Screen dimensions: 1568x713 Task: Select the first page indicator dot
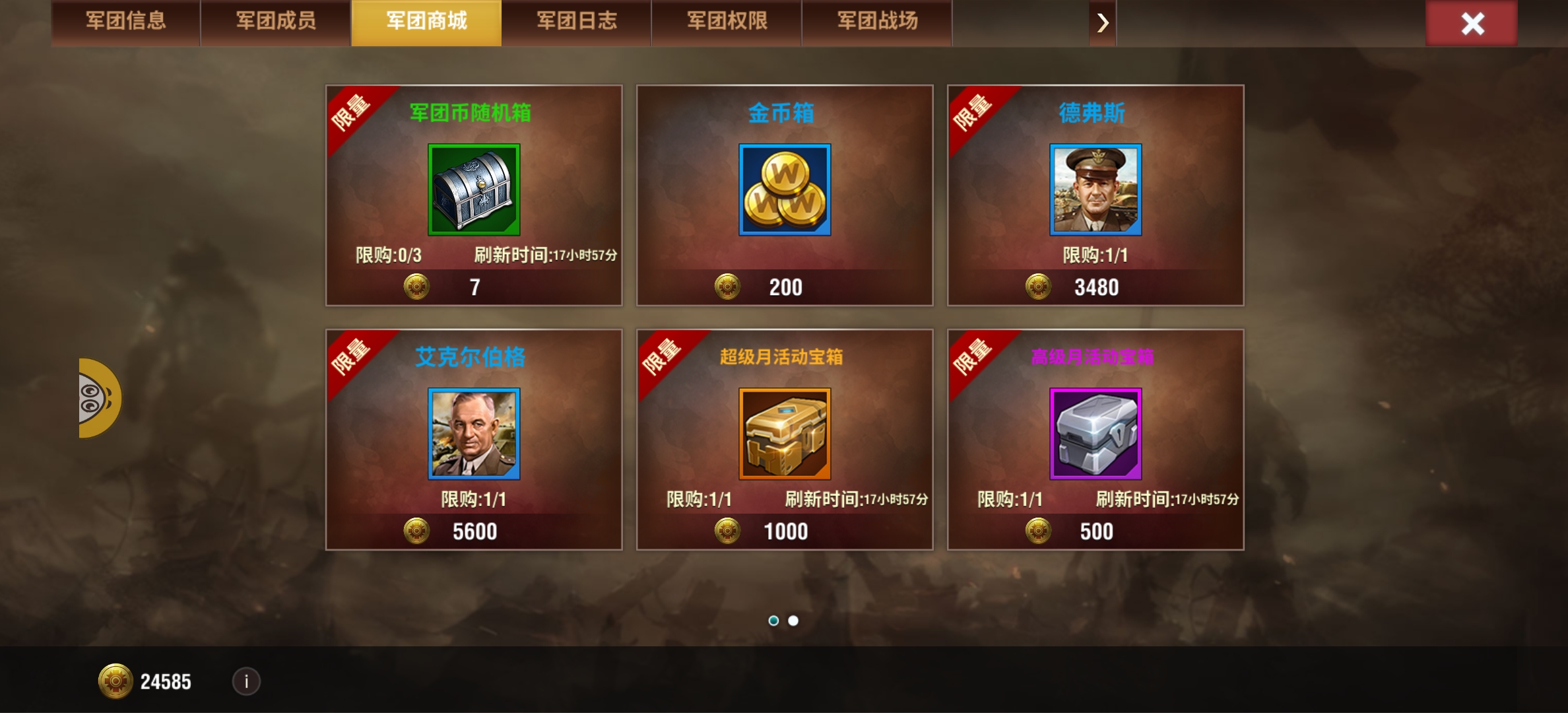click(774, 621)
